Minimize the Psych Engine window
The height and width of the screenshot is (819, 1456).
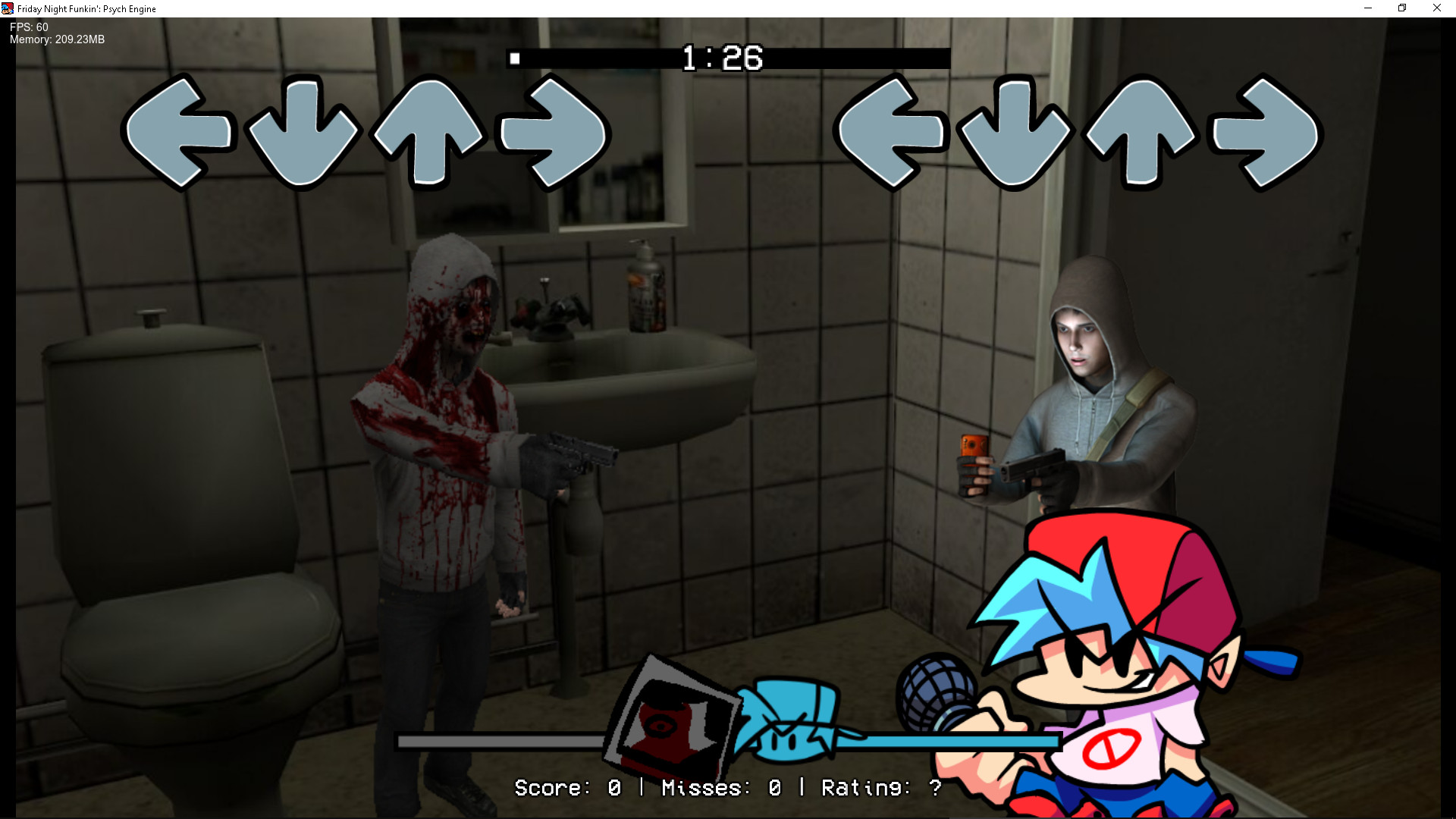1367,8
